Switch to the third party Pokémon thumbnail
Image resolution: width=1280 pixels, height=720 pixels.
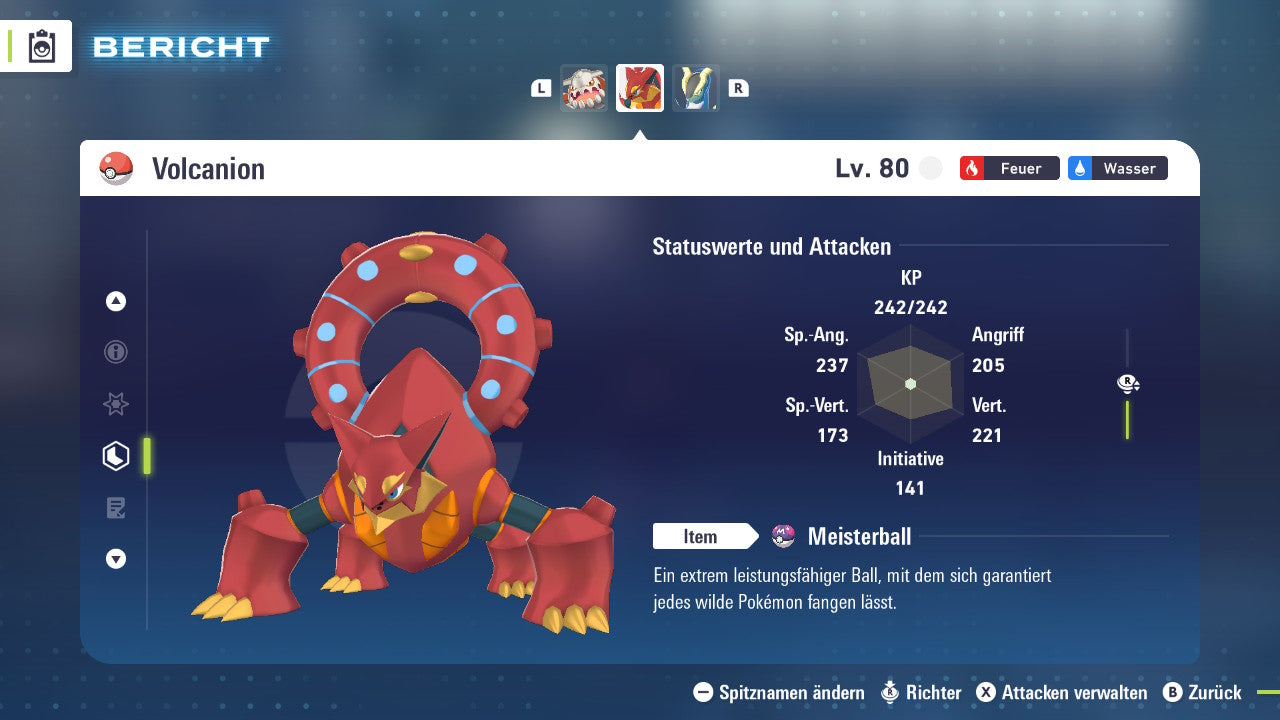click(696, 88)
